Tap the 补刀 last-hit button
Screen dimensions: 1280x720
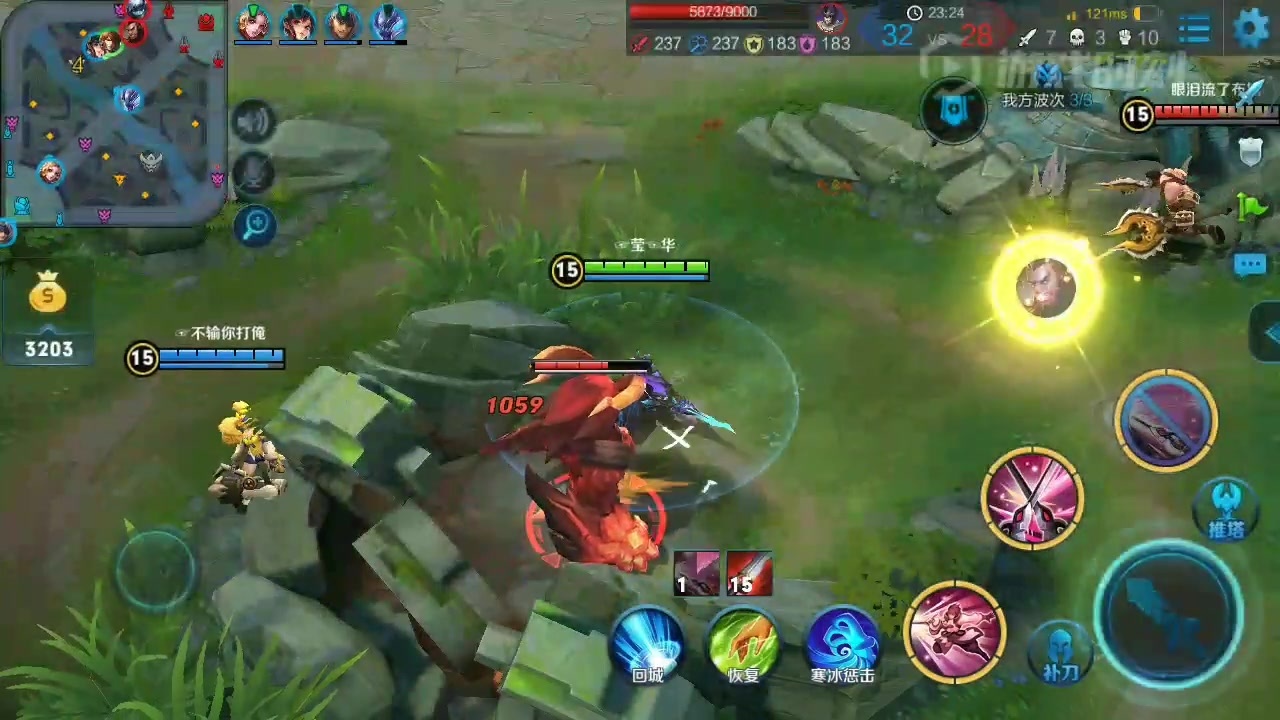[1060, 649]
